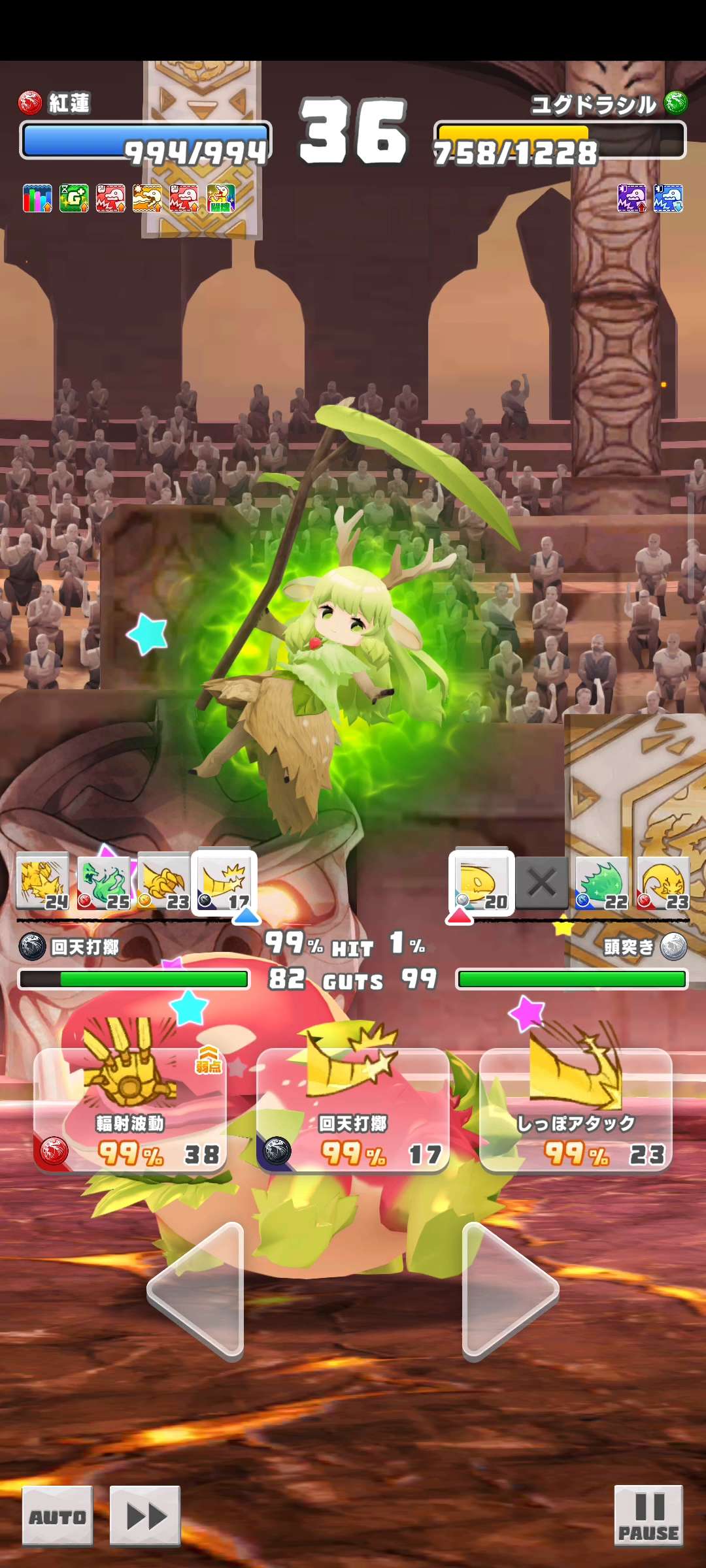Tap the enemy's blue monster status icon
This screenshot has width=706, height=1568.
(x=668, y=198)
